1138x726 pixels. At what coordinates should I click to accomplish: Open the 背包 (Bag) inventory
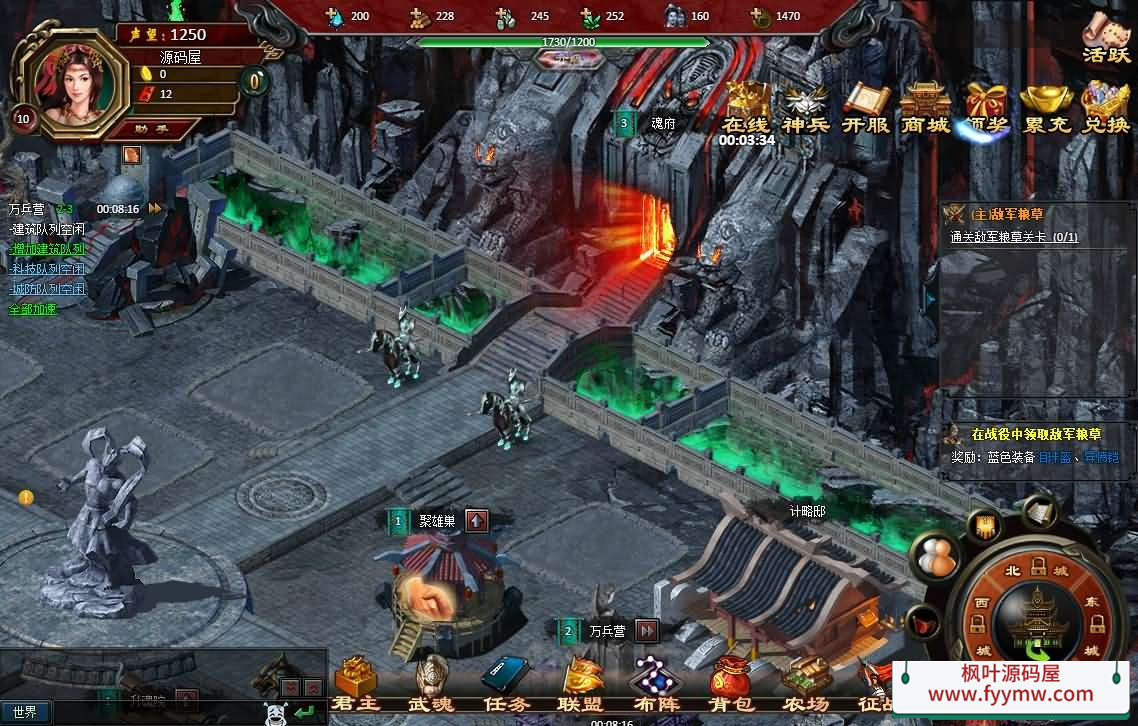tap(730, 682)
